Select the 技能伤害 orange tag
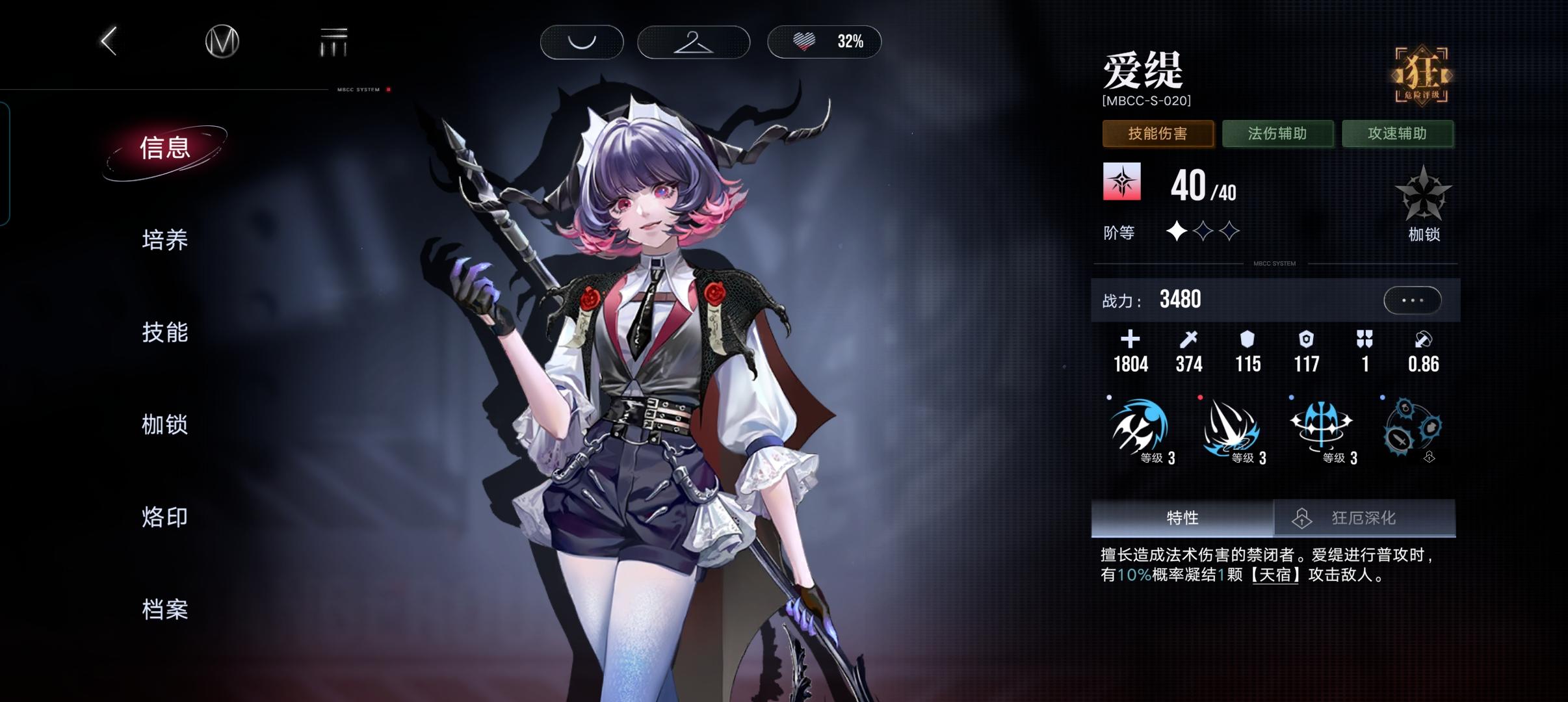The height and width of the screenshot is (702, 1568). click(x=1158, y=133)
